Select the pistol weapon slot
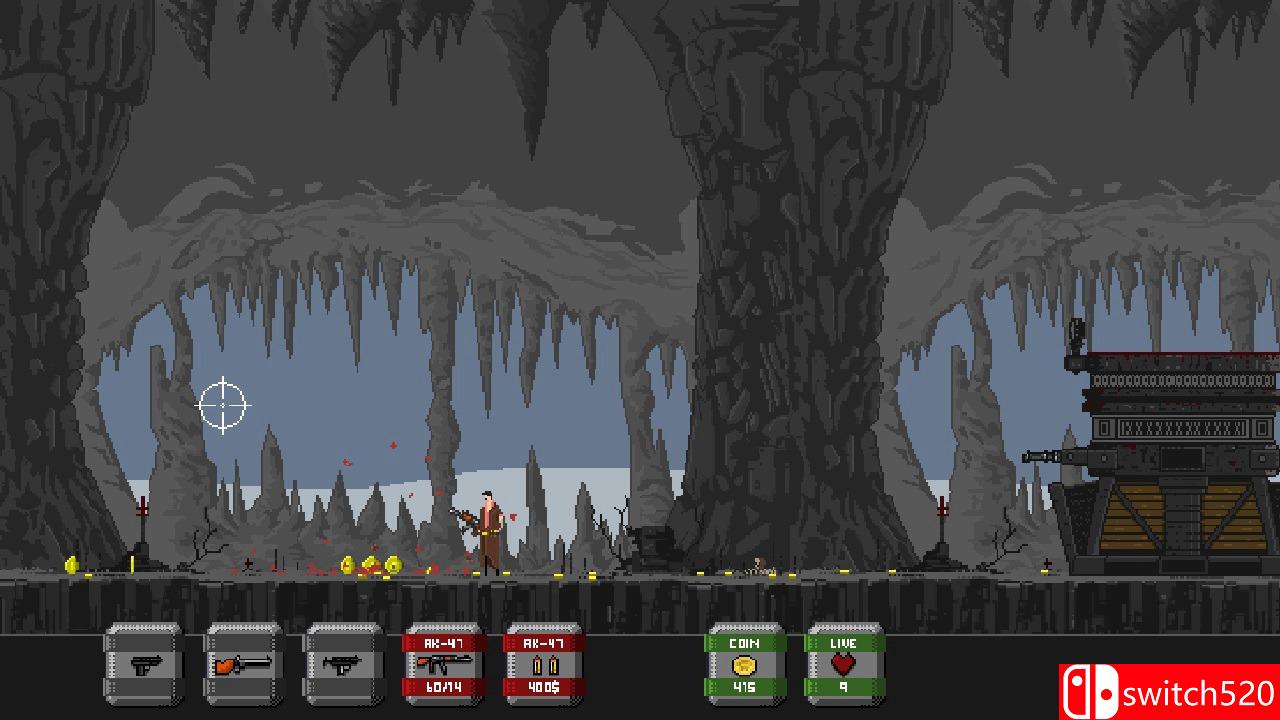The image size is (1280, 720). 144,665
